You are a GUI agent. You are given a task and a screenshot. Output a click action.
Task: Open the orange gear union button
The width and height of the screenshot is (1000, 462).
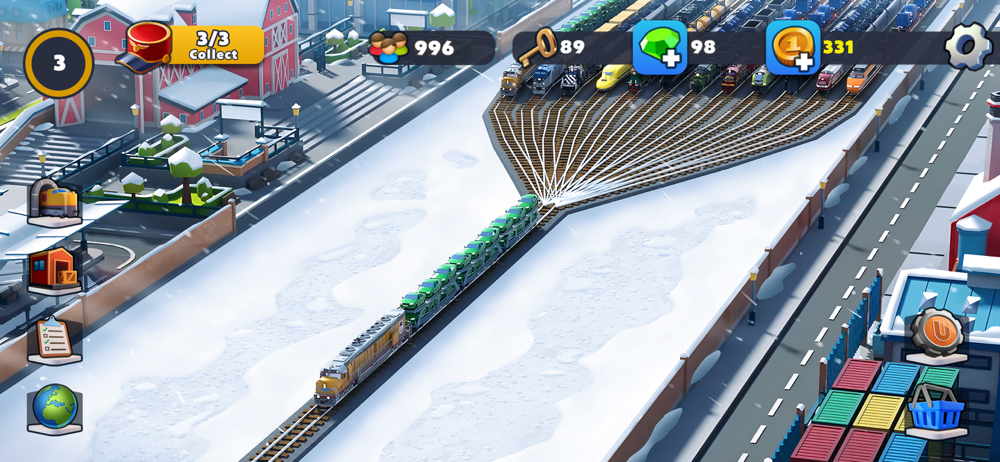pyautogui.click(x=938, y=333)
